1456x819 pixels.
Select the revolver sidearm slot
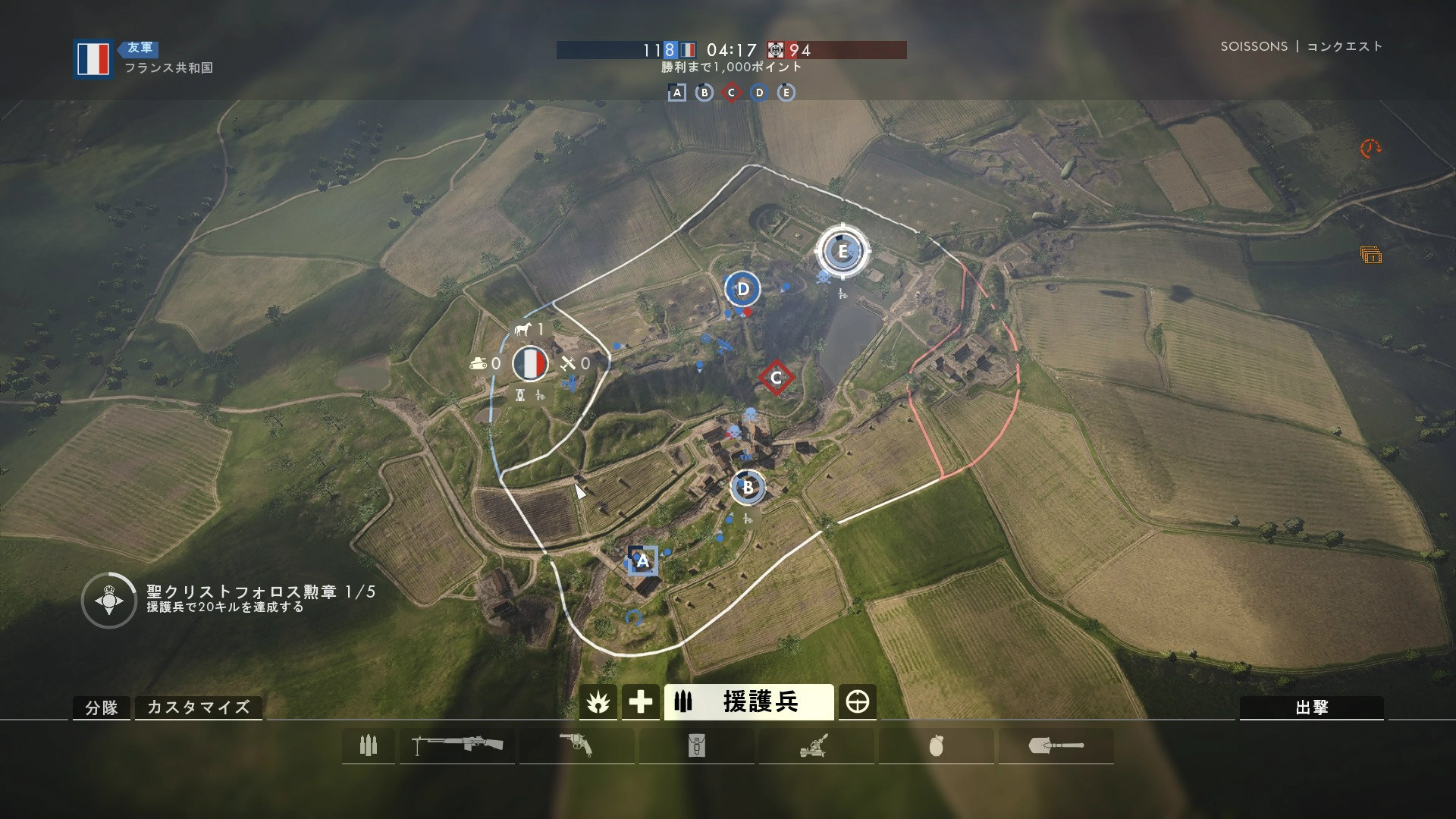pos(576,746)
